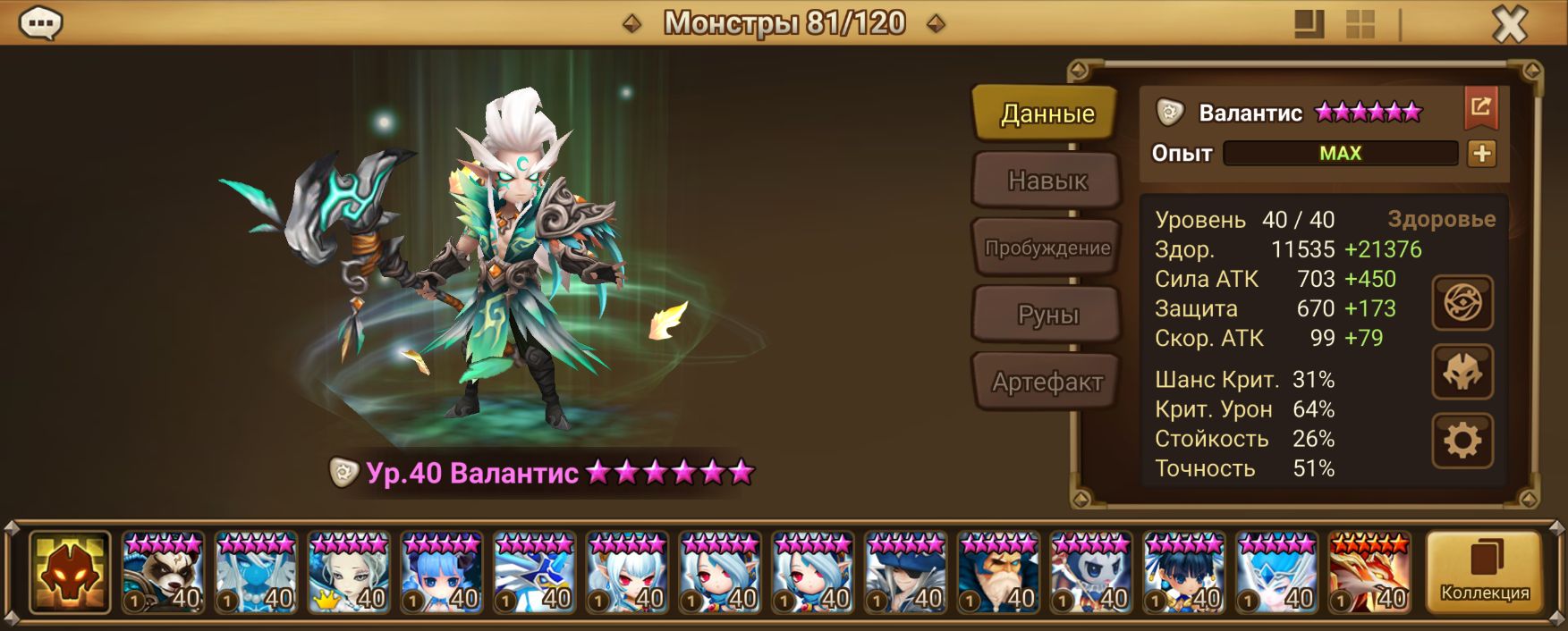
Task: Select the red fire monster thumbnail
Action: tap(1369, 572)
